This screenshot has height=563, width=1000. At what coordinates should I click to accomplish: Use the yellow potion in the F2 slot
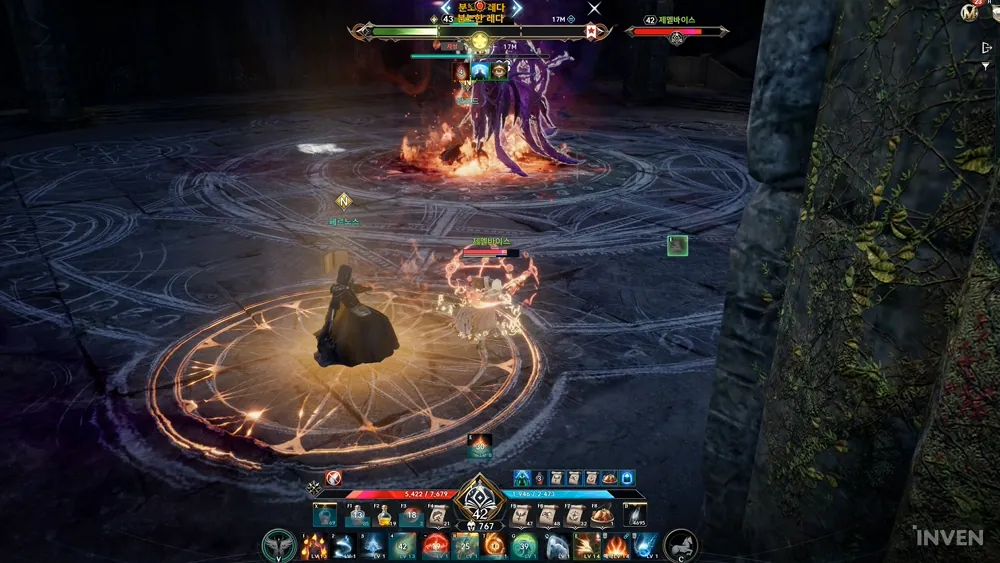click(385, 515)
